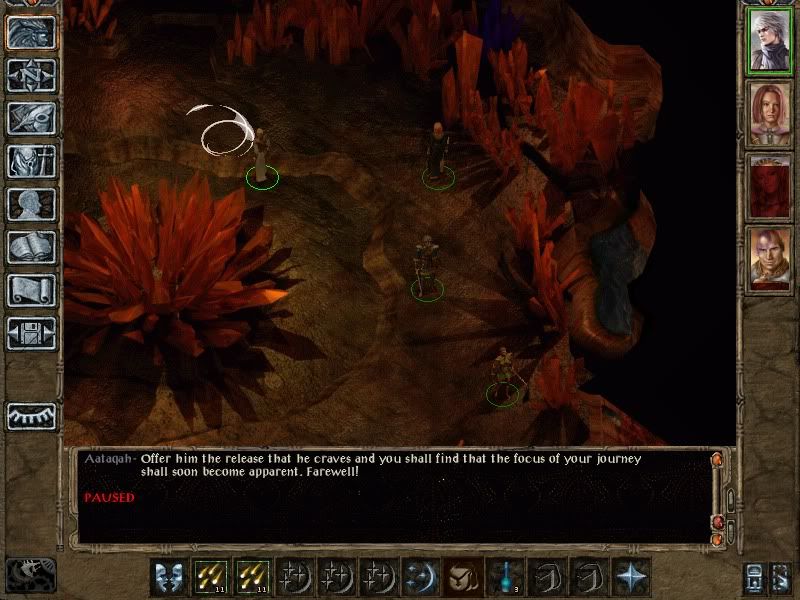Select the white-haired character portrait
800x600 pixels.
click(x=771, y=42)
